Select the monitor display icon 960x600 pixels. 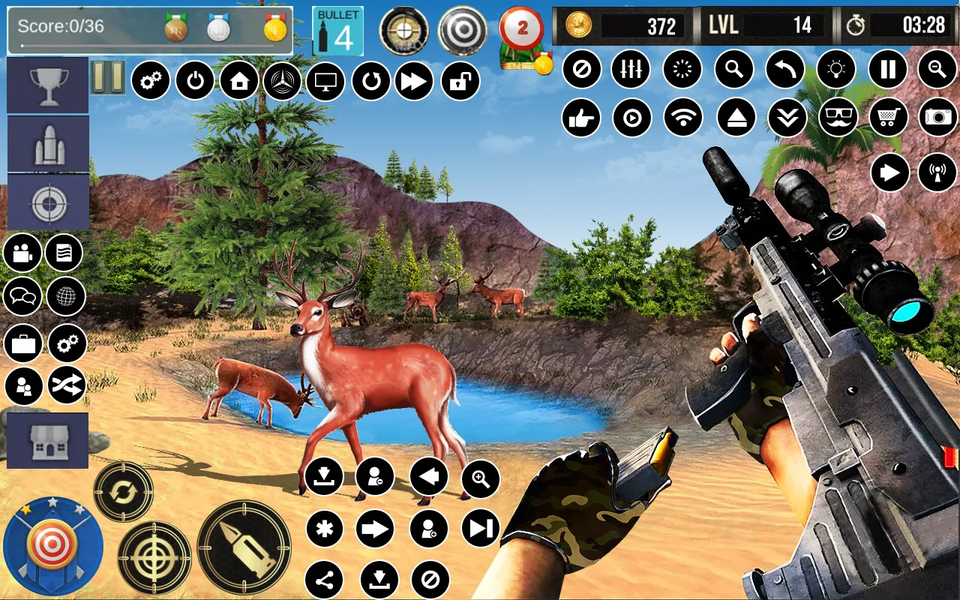pos(327,80)
